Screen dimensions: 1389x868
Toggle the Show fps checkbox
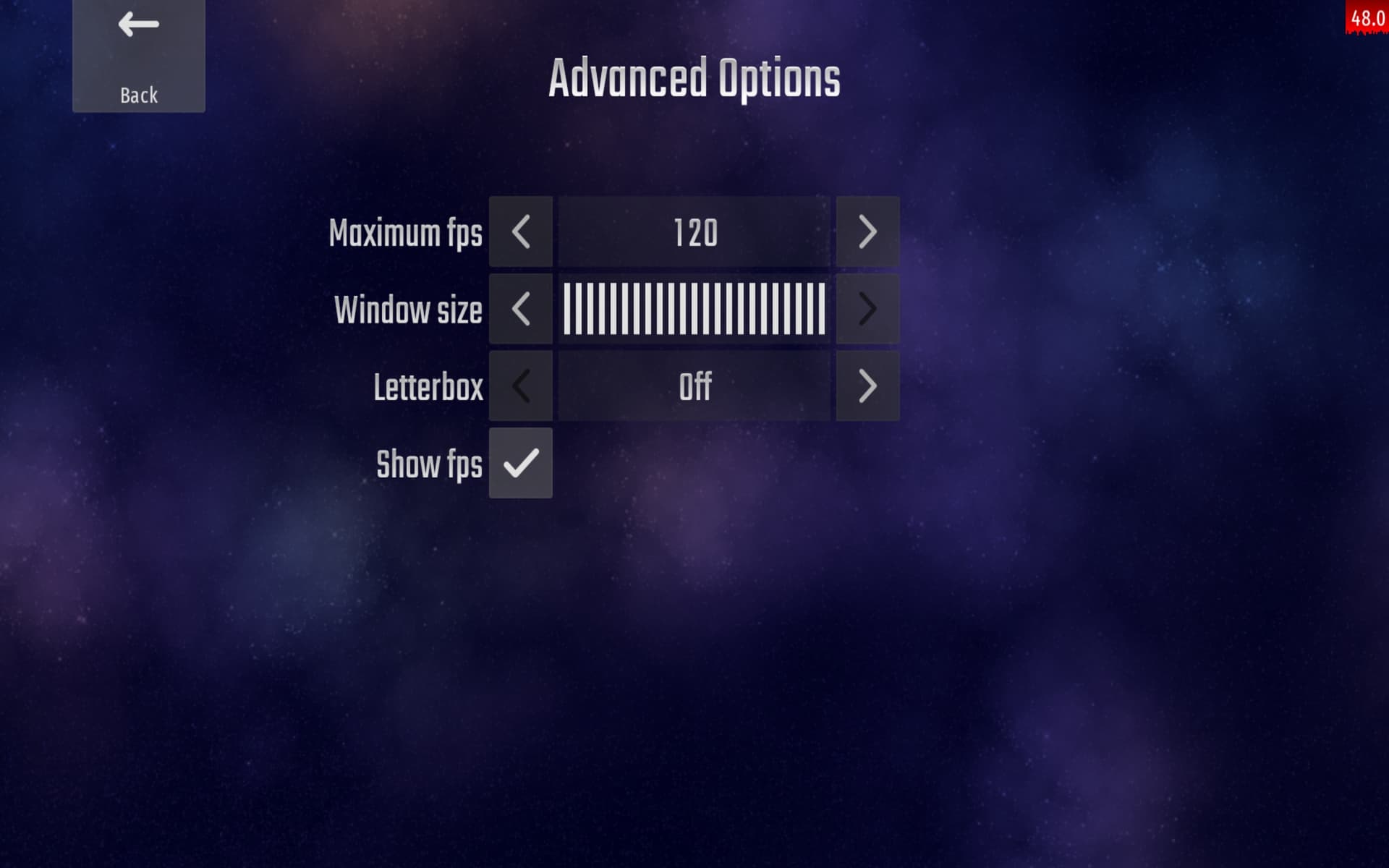(520, 463)
